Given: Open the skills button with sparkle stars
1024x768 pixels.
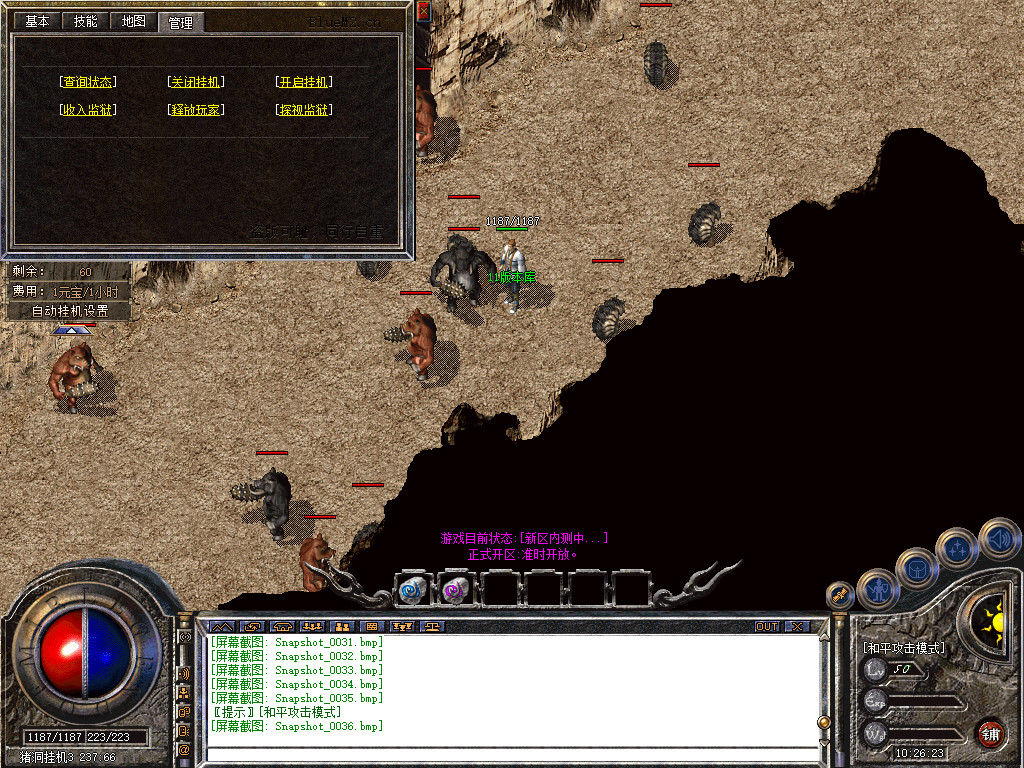Looking at the screenshot, I should [x=957, y=548].
